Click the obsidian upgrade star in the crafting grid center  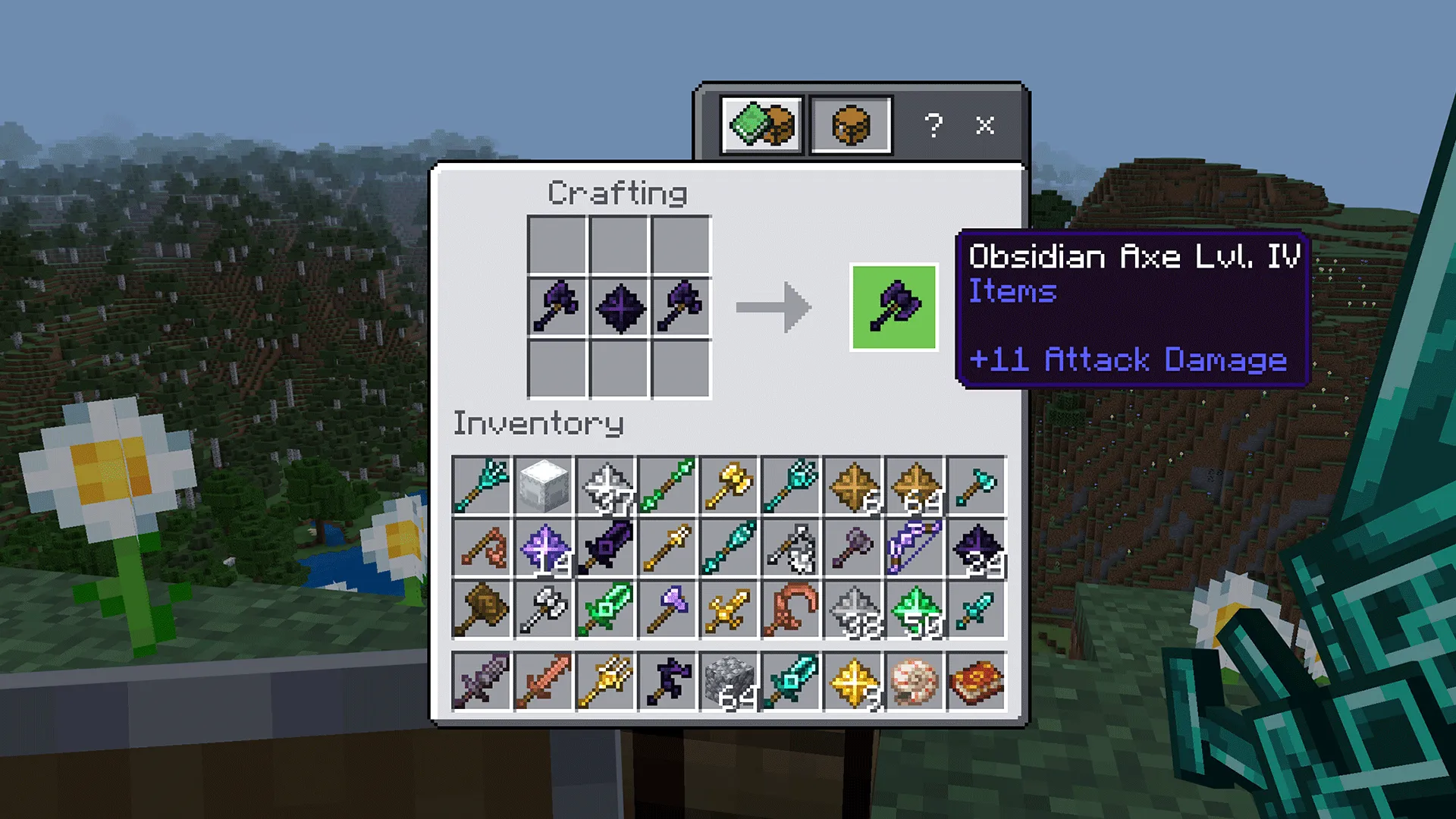[620, 306]
